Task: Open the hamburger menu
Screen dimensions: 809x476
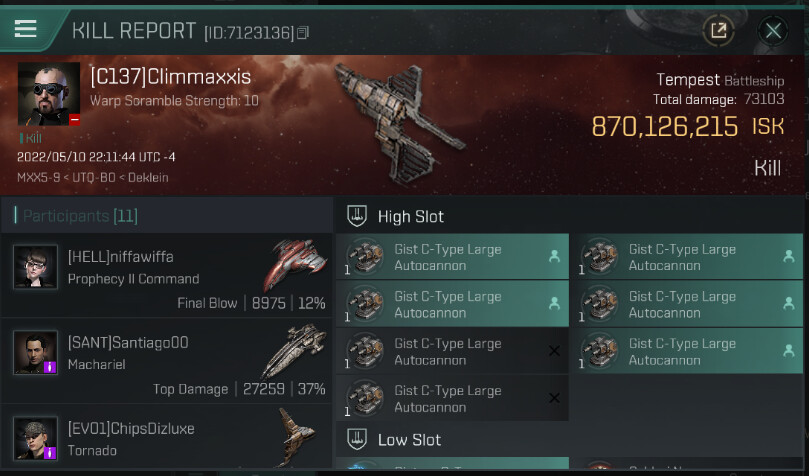Action: pos(25,29)
